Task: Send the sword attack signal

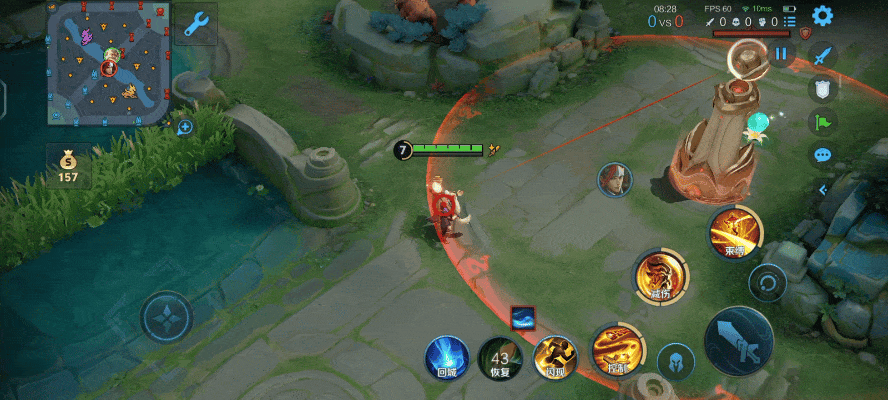Action: pos(822,57)
